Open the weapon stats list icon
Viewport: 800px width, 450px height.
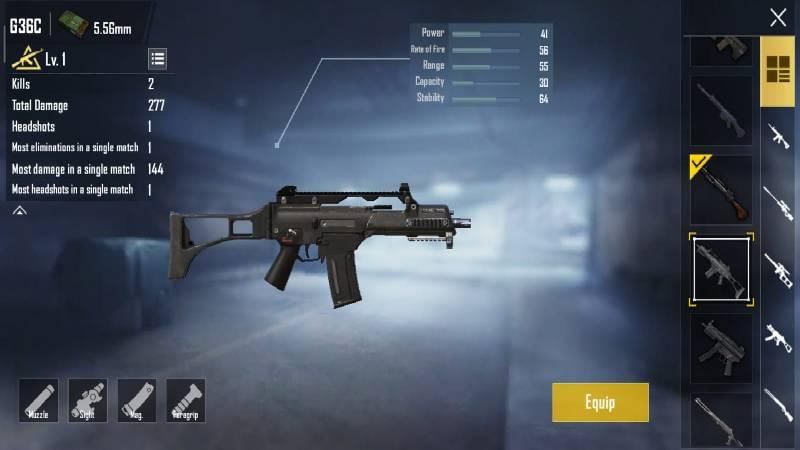pos(158,58)
